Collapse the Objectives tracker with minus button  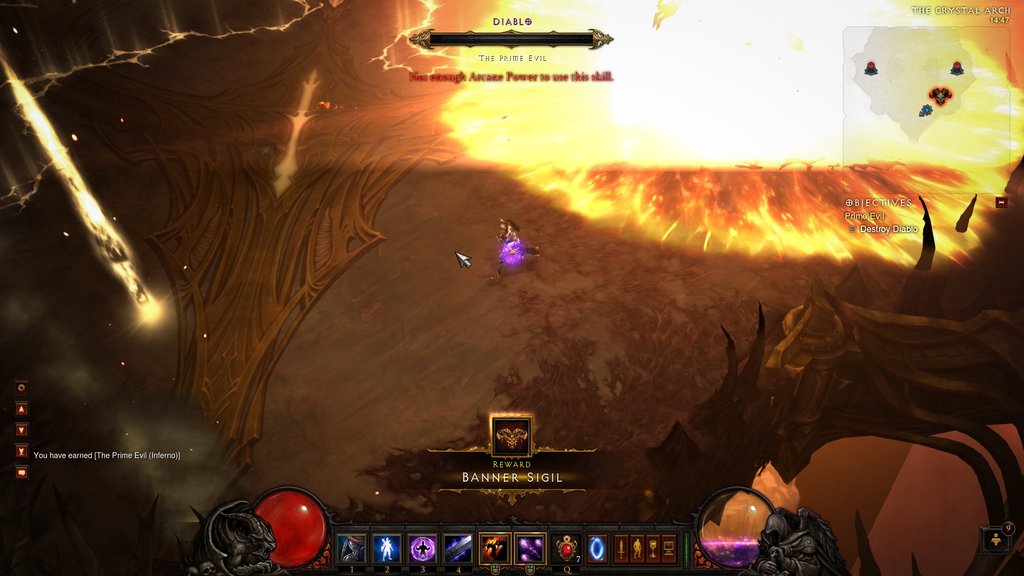click(1001, 202)
